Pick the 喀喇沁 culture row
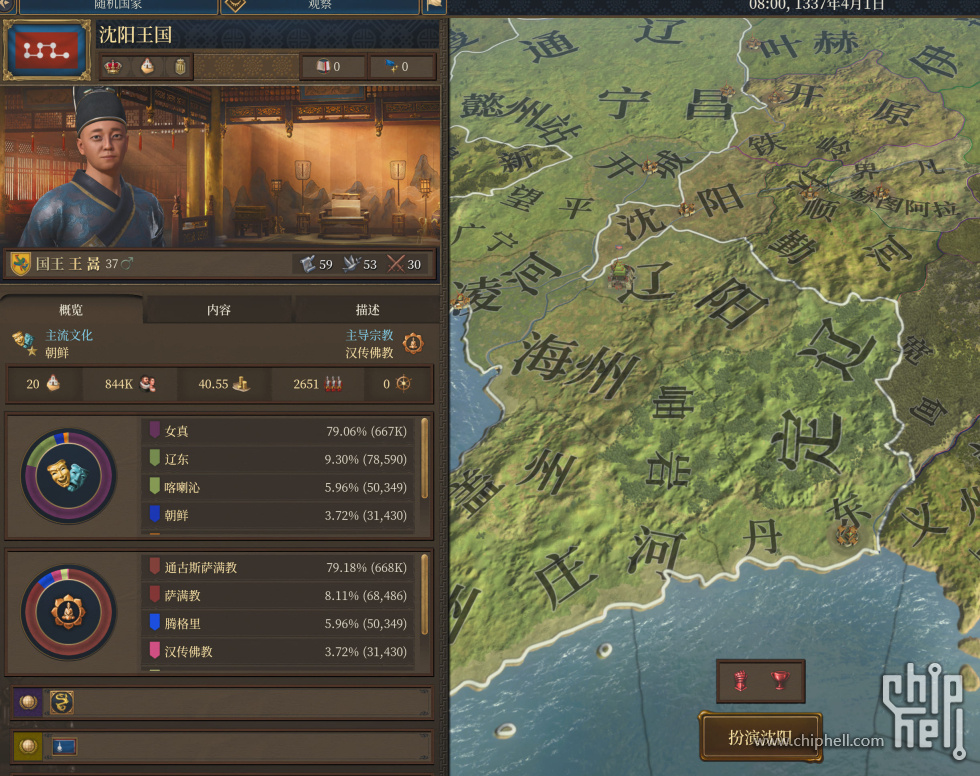Screen dimensions: 980x776 point(284,487)
